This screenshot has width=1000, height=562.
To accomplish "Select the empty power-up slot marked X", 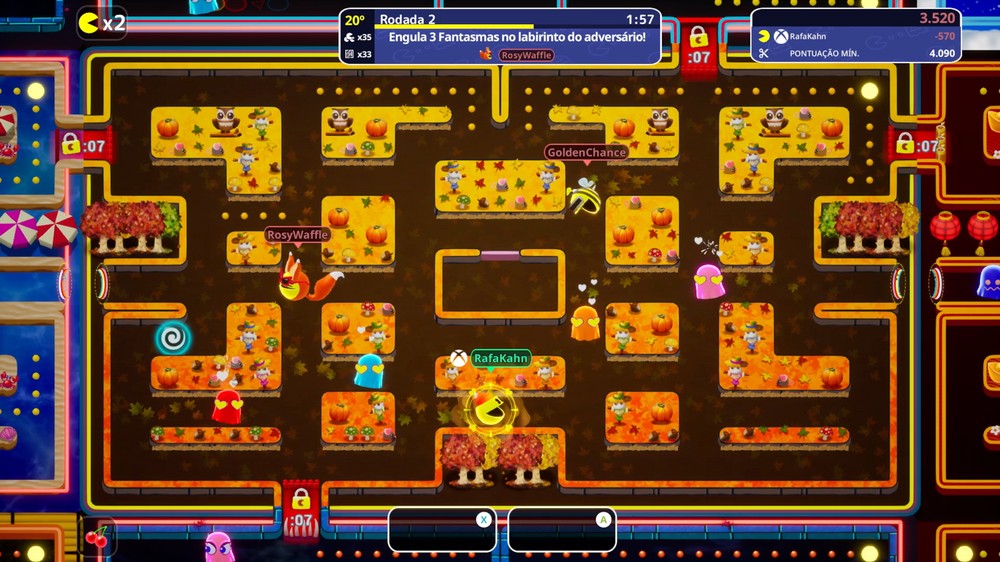I will [442, 530].
